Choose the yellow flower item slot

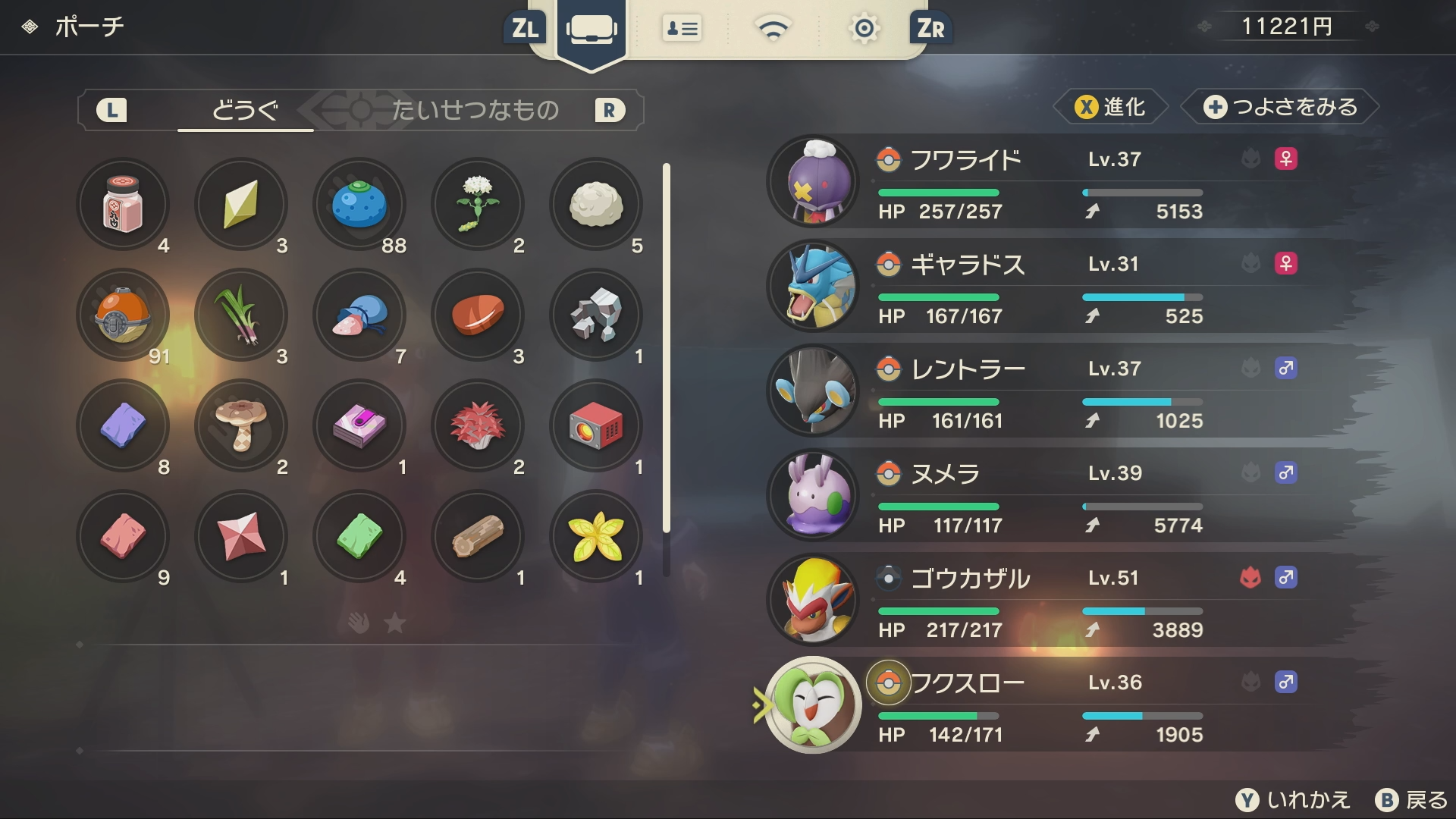click(x=596, y=536)
